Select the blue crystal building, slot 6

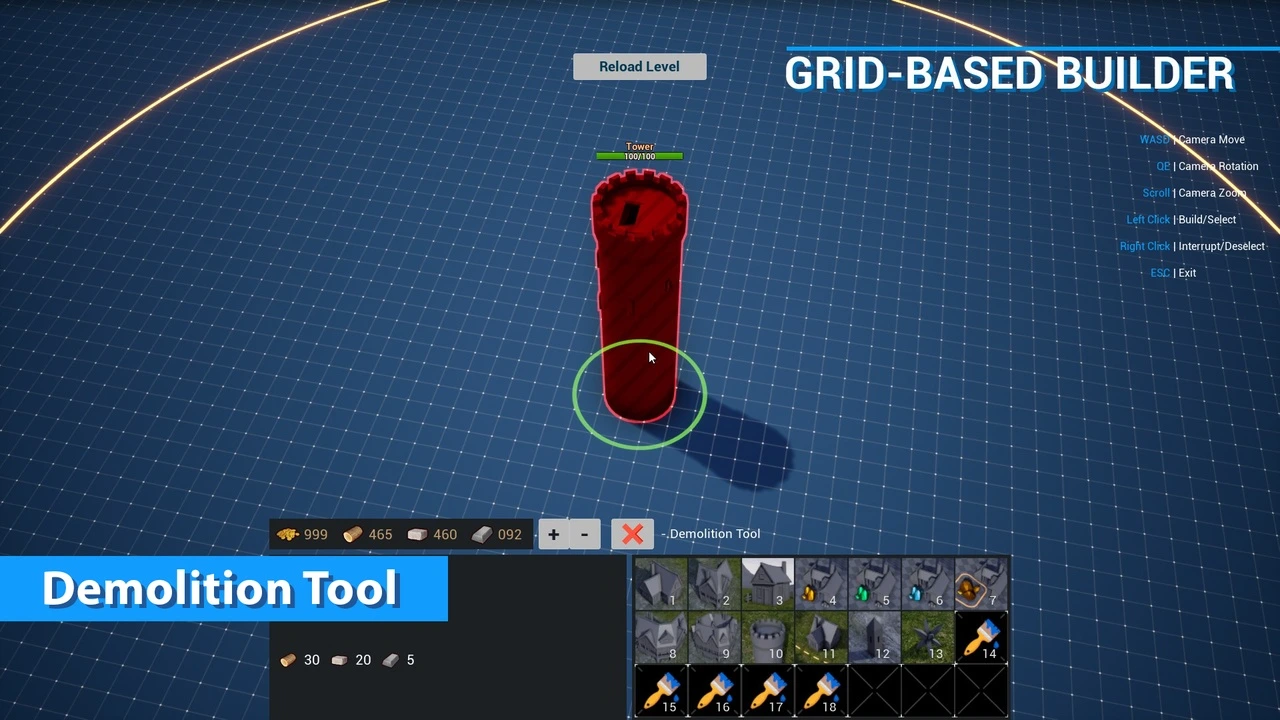click(927, 584)
